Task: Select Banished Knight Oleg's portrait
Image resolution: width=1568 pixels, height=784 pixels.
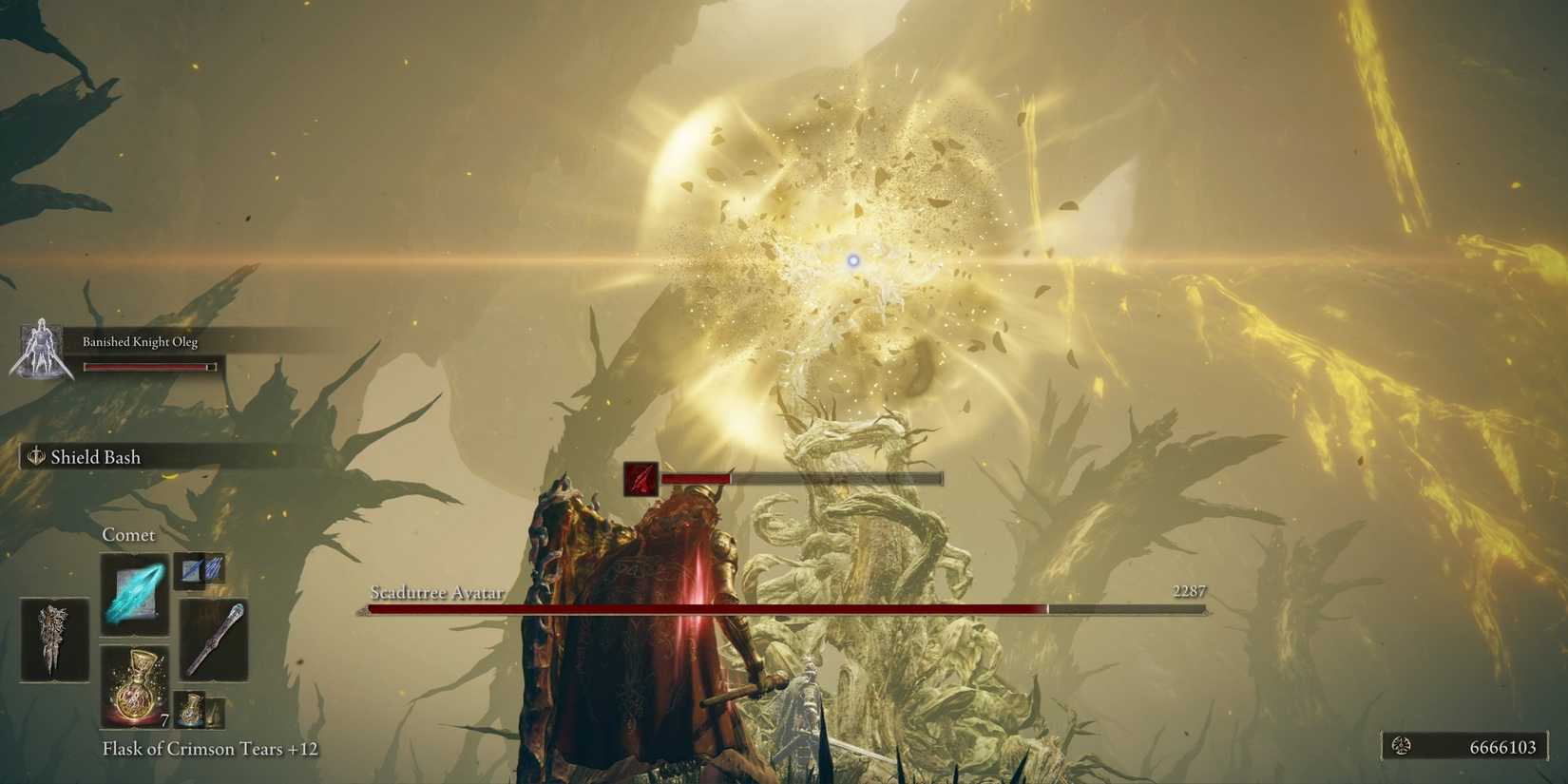Action: (x=40, y=350)
